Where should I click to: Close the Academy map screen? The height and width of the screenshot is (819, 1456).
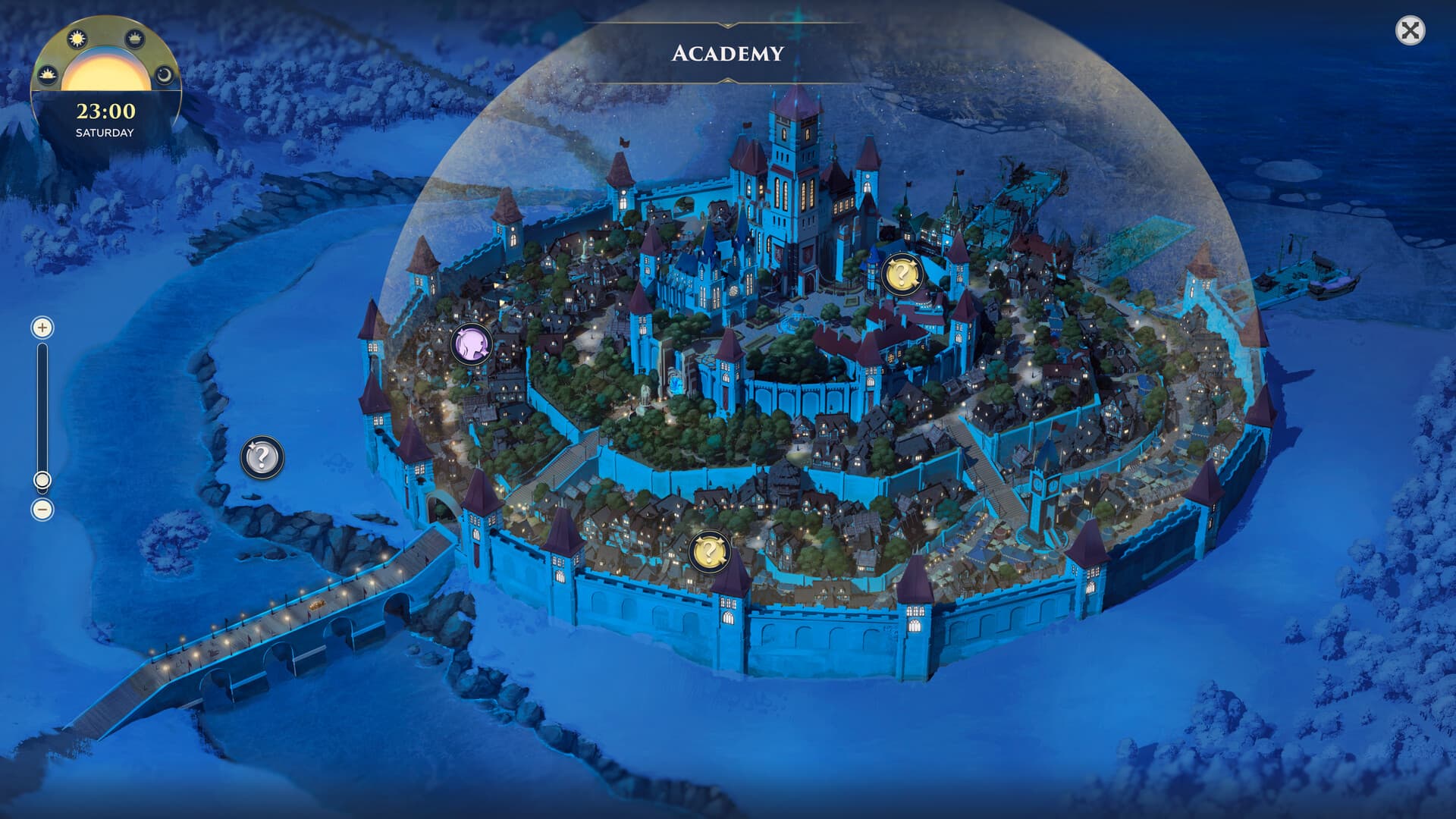(x=1410, y=31)
